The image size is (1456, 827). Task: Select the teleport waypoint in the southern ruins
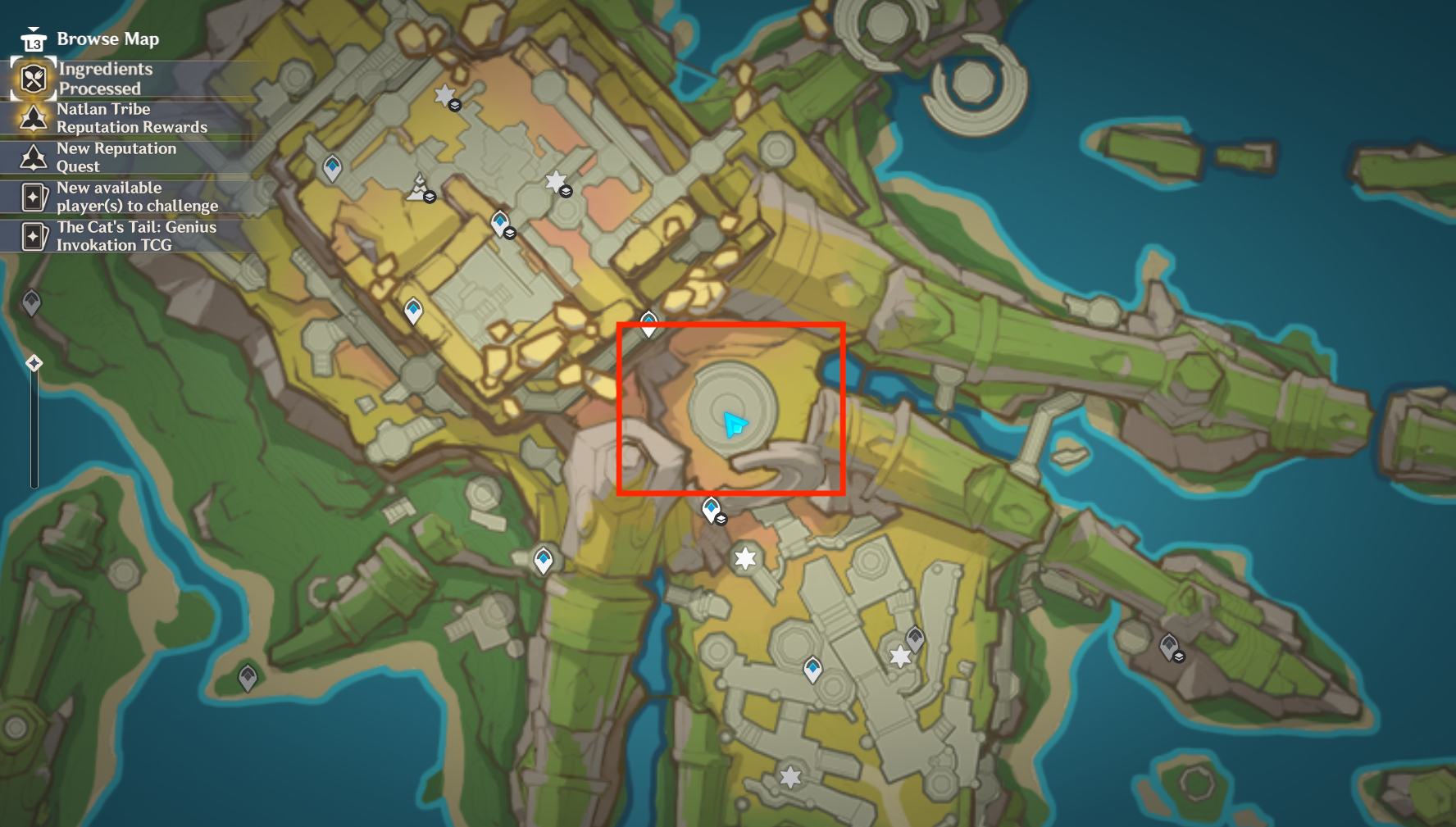click(x=812, y=669)
